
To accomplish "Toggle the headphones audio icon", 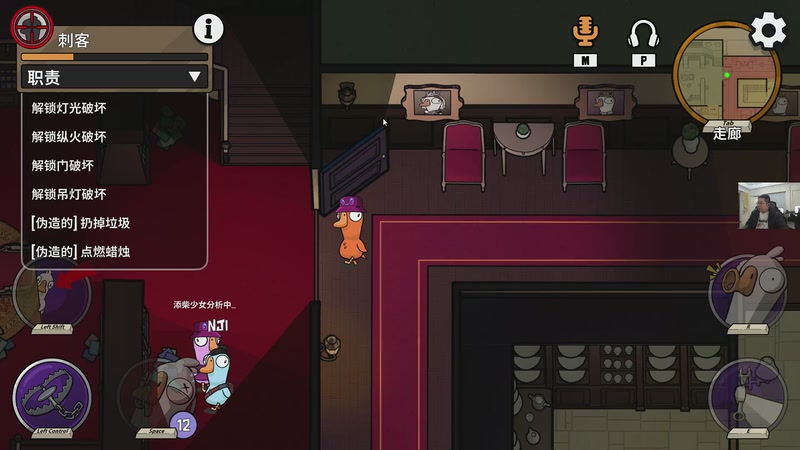I will pyautogui.click(x=643, y=35).
